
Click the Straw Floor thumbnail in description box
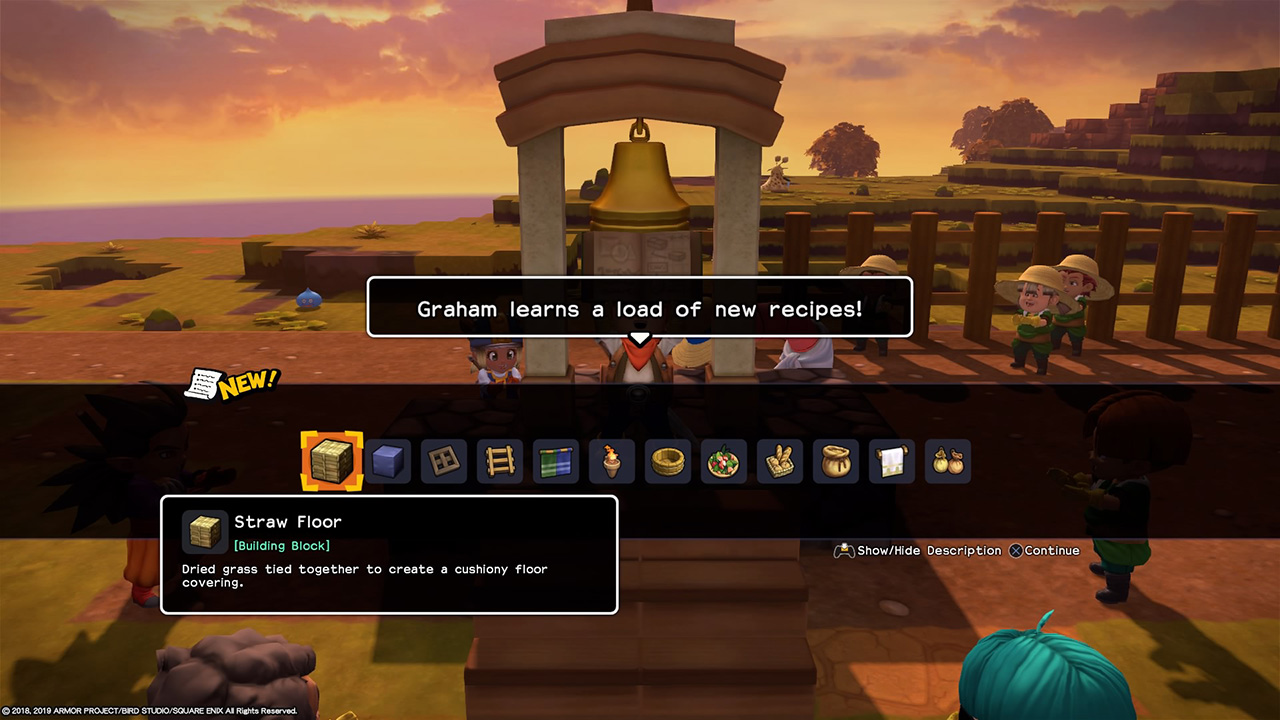pos(204,532)
